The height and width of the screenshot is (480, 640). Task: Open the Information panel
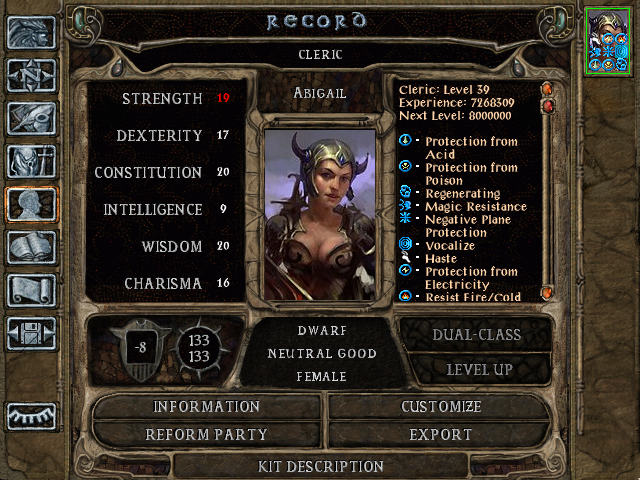click(x=206, y=407)
